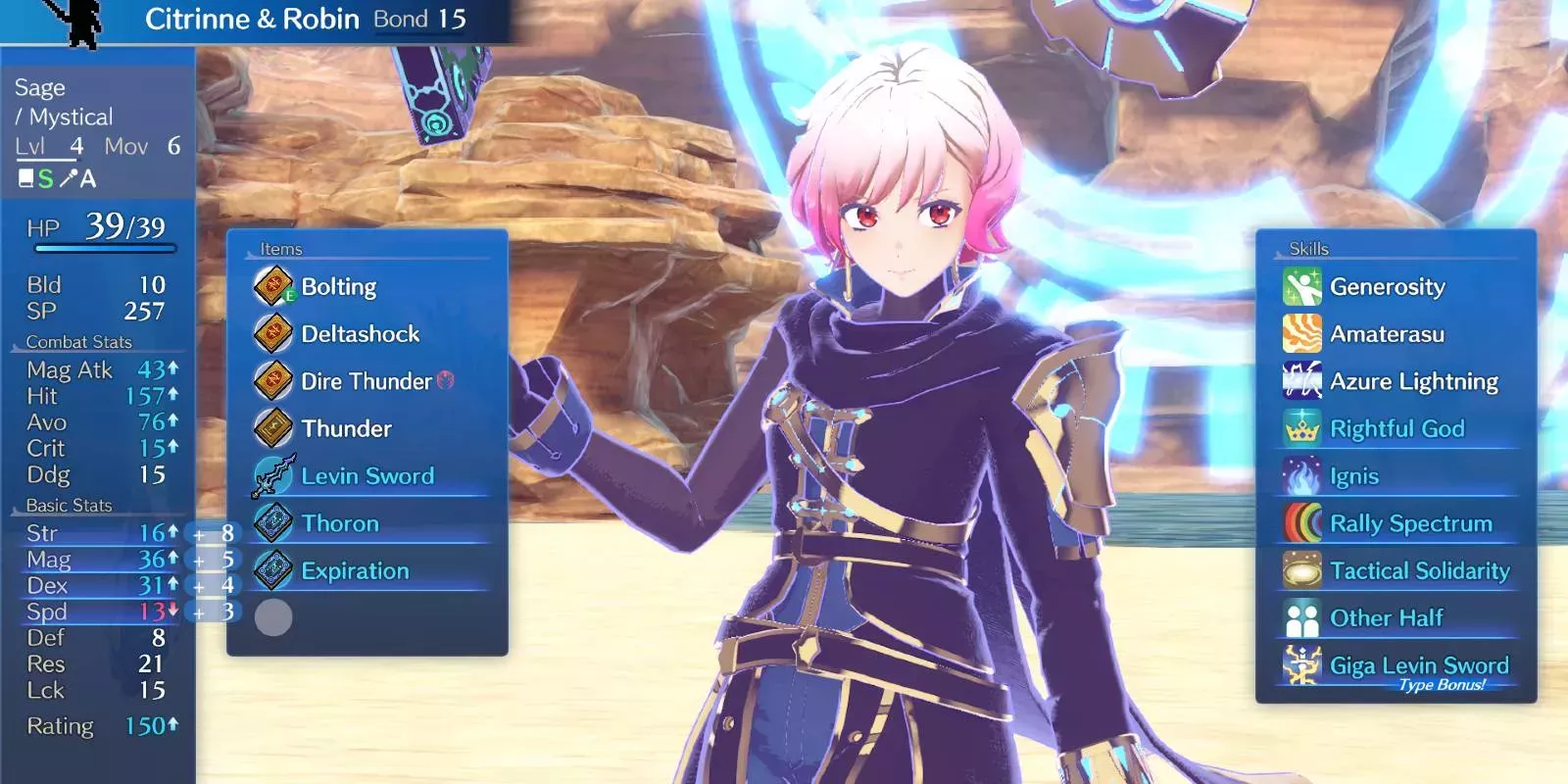
Task: Open the Ignis skill details
Action: [1353, 476]
